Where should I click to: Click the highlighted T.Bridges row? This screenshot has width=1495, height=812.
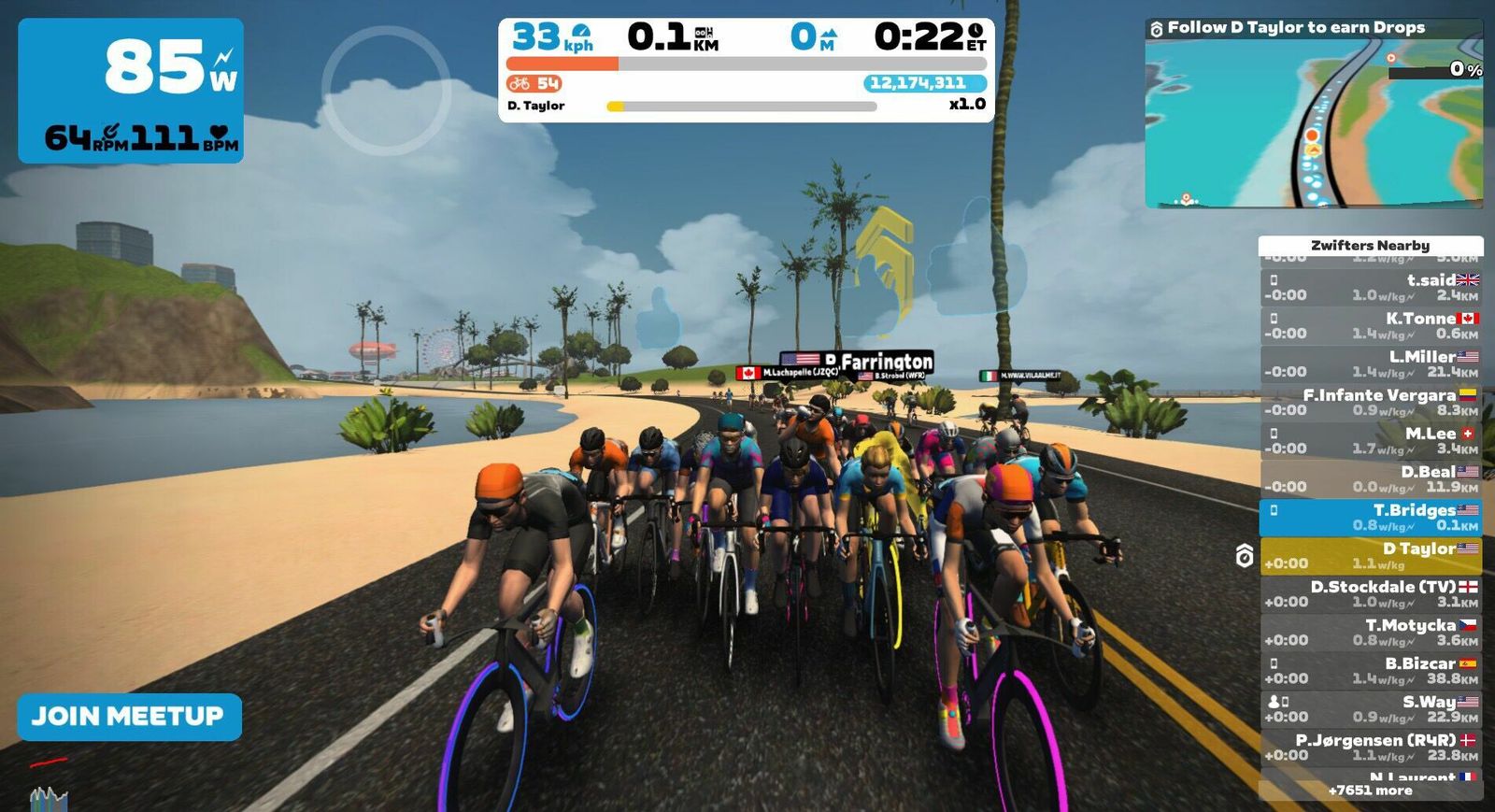coord(1371,518)
